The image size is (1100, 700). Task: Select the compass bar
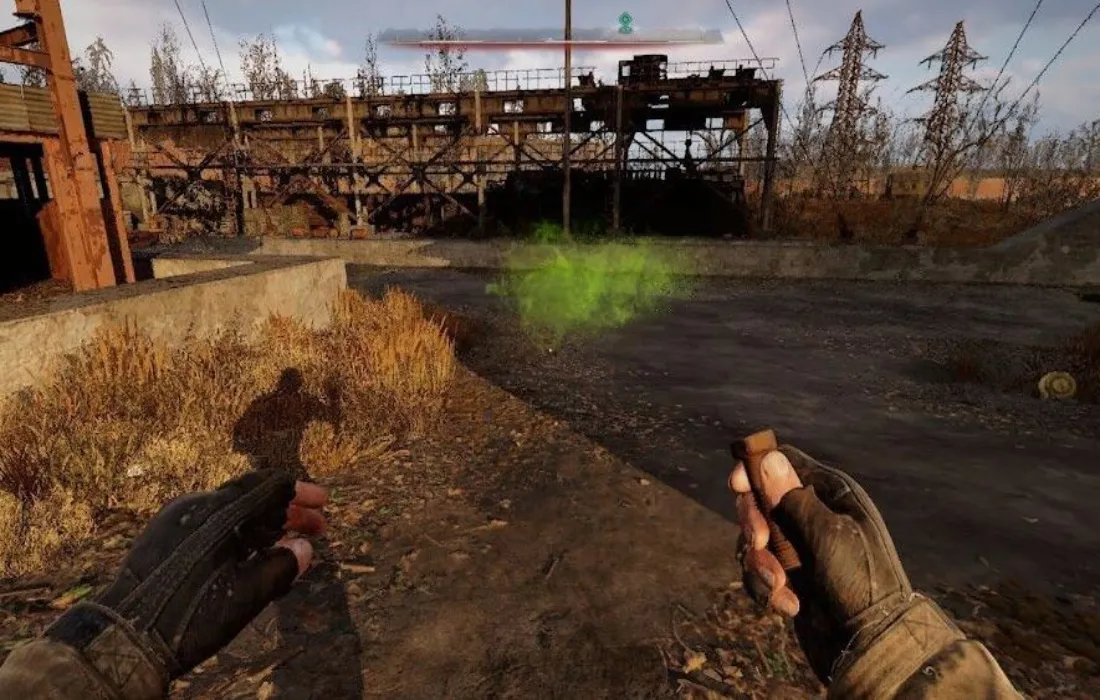click(550, 37)
